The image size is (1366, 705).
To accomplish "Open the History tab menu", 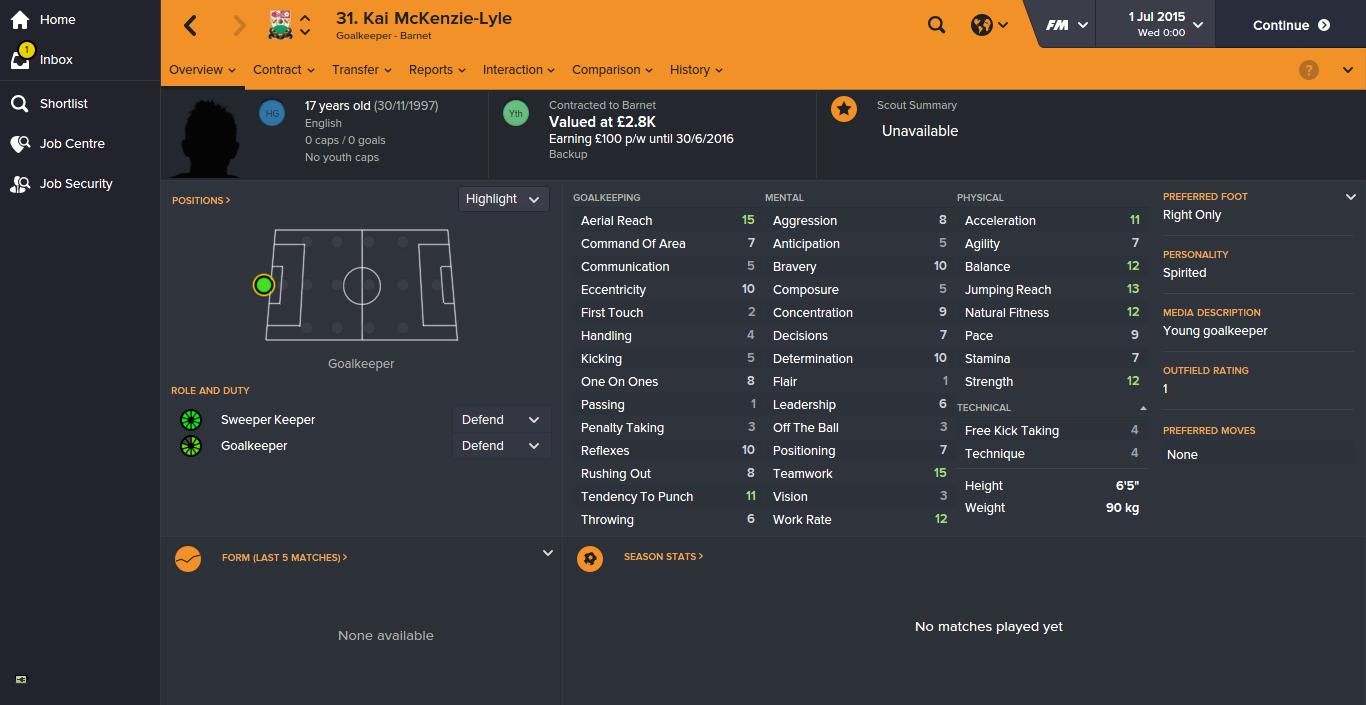I will click(x=696, y=70).
